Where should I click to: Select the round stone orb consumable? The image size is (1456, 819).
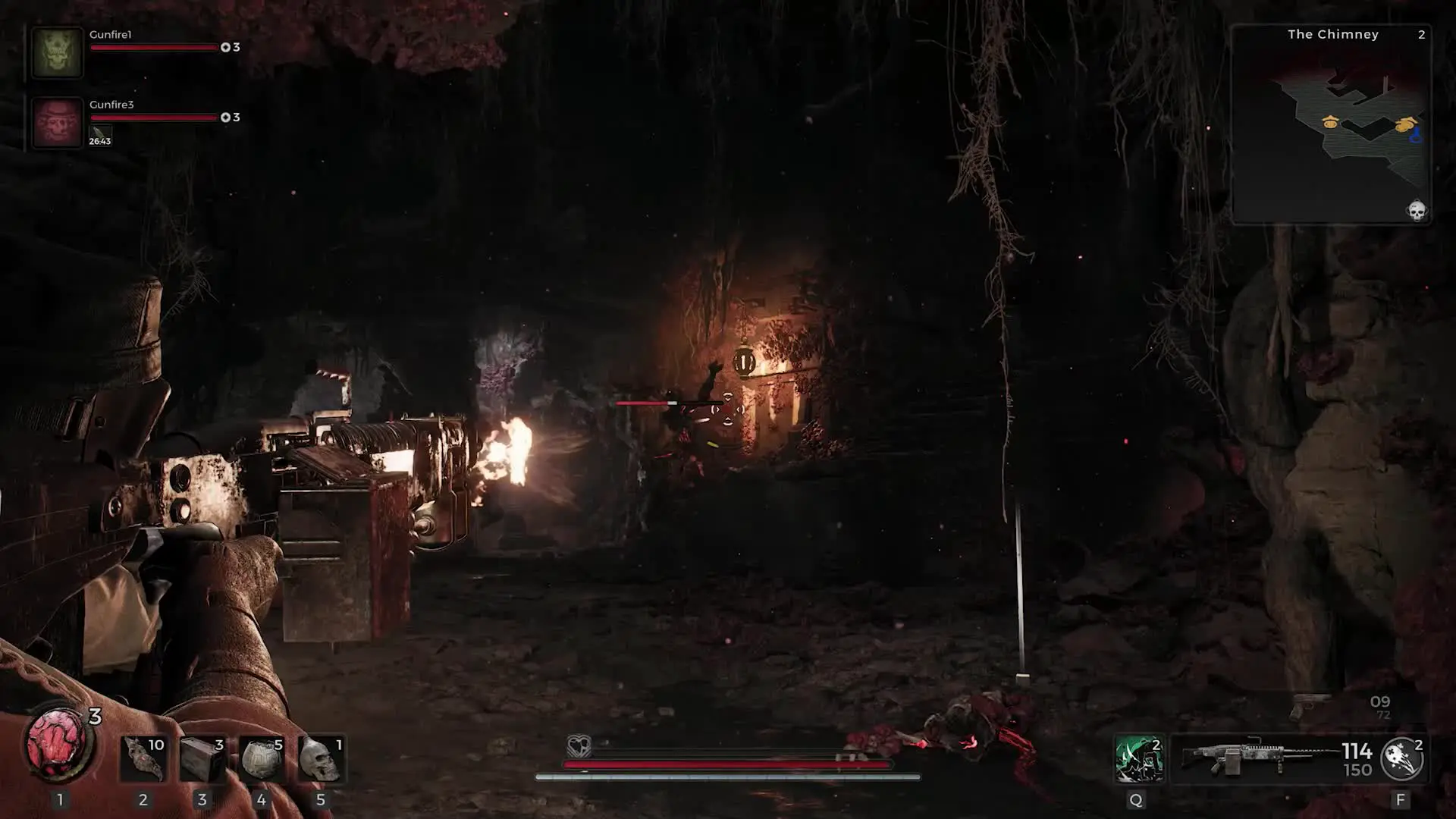(x=262, y=758)
